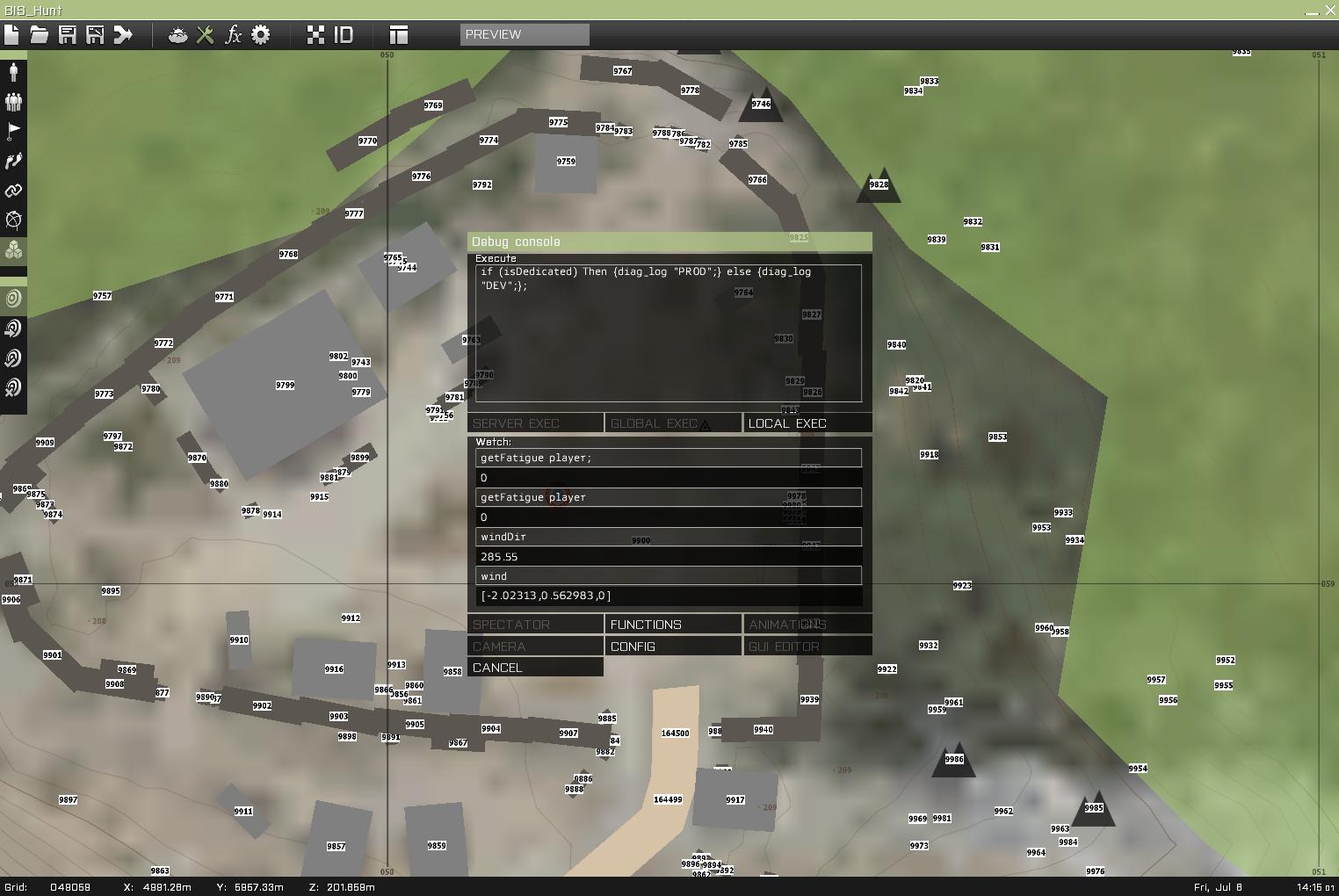This screenshot has width=1339, height=896.
Task: Activate the chain-link synchronize mode
Action: coord(13,191)
